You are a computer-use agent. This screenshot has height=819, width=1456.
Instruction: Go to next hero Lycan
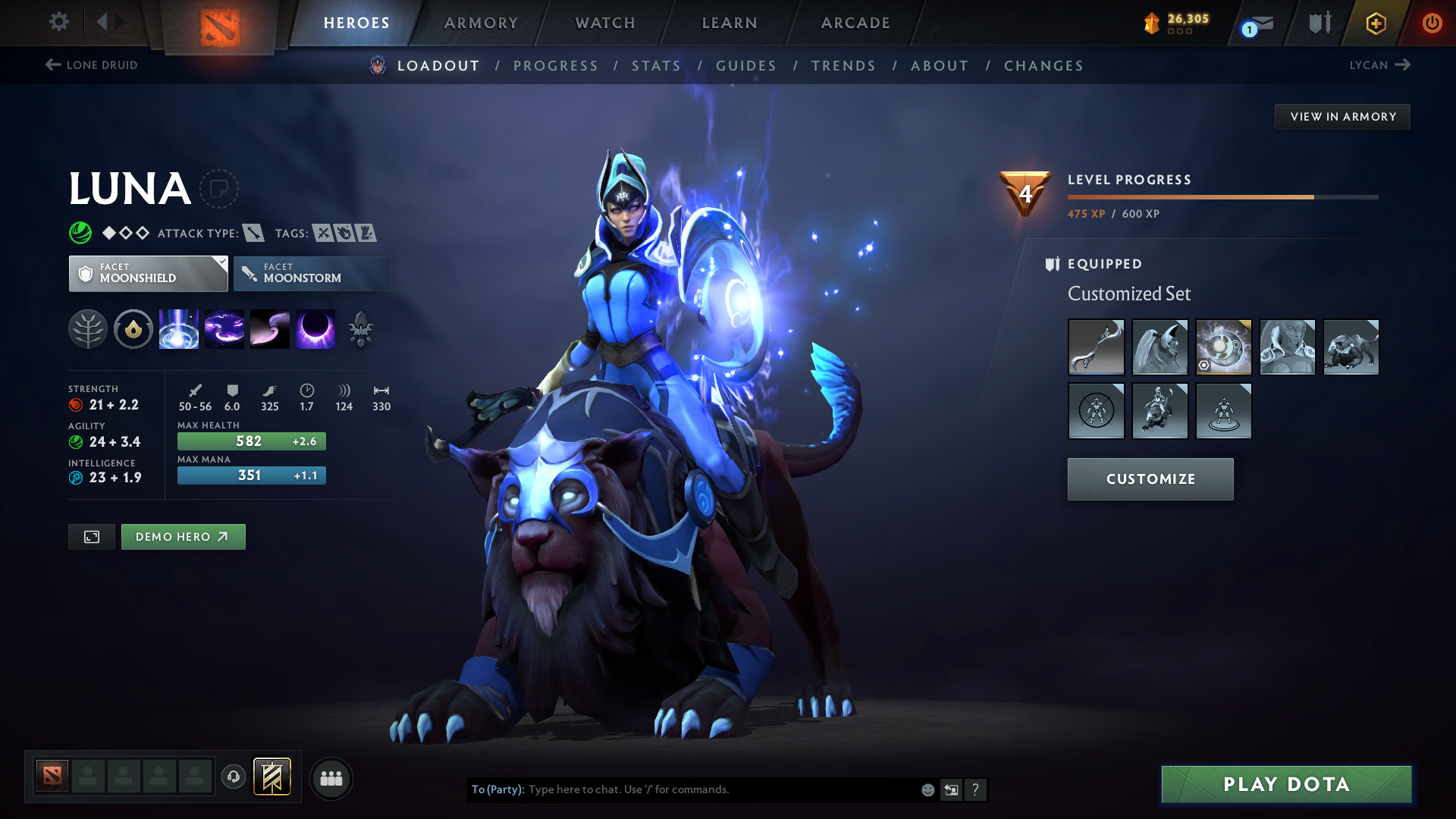[x=1379, y=65]
